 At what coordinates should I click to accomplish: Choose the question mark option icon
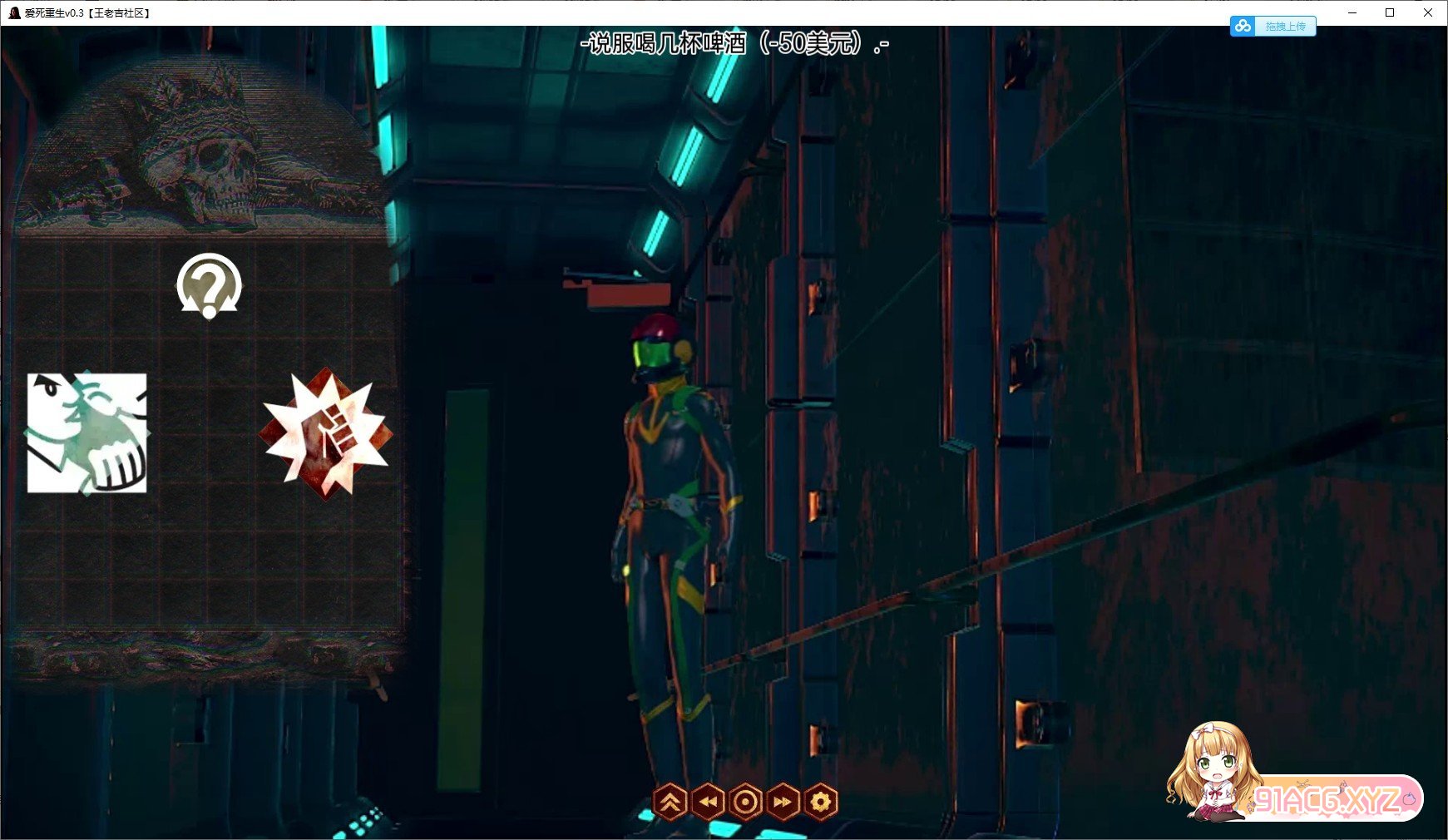[x=209, y=285]
